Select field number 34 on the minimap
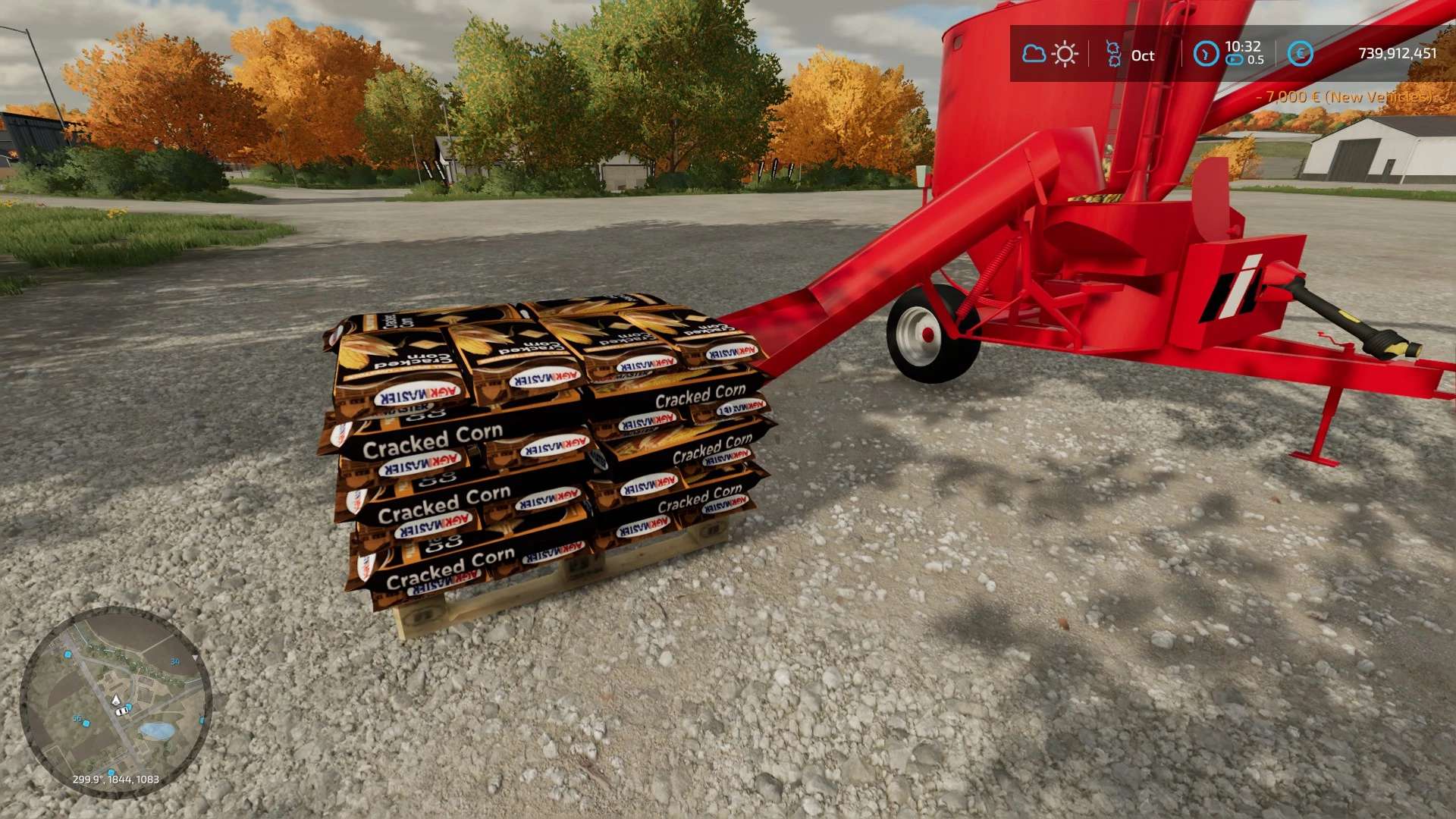The width and height of the screenshot is (1456, 819). pyautogui.click(x=175, y=661)
